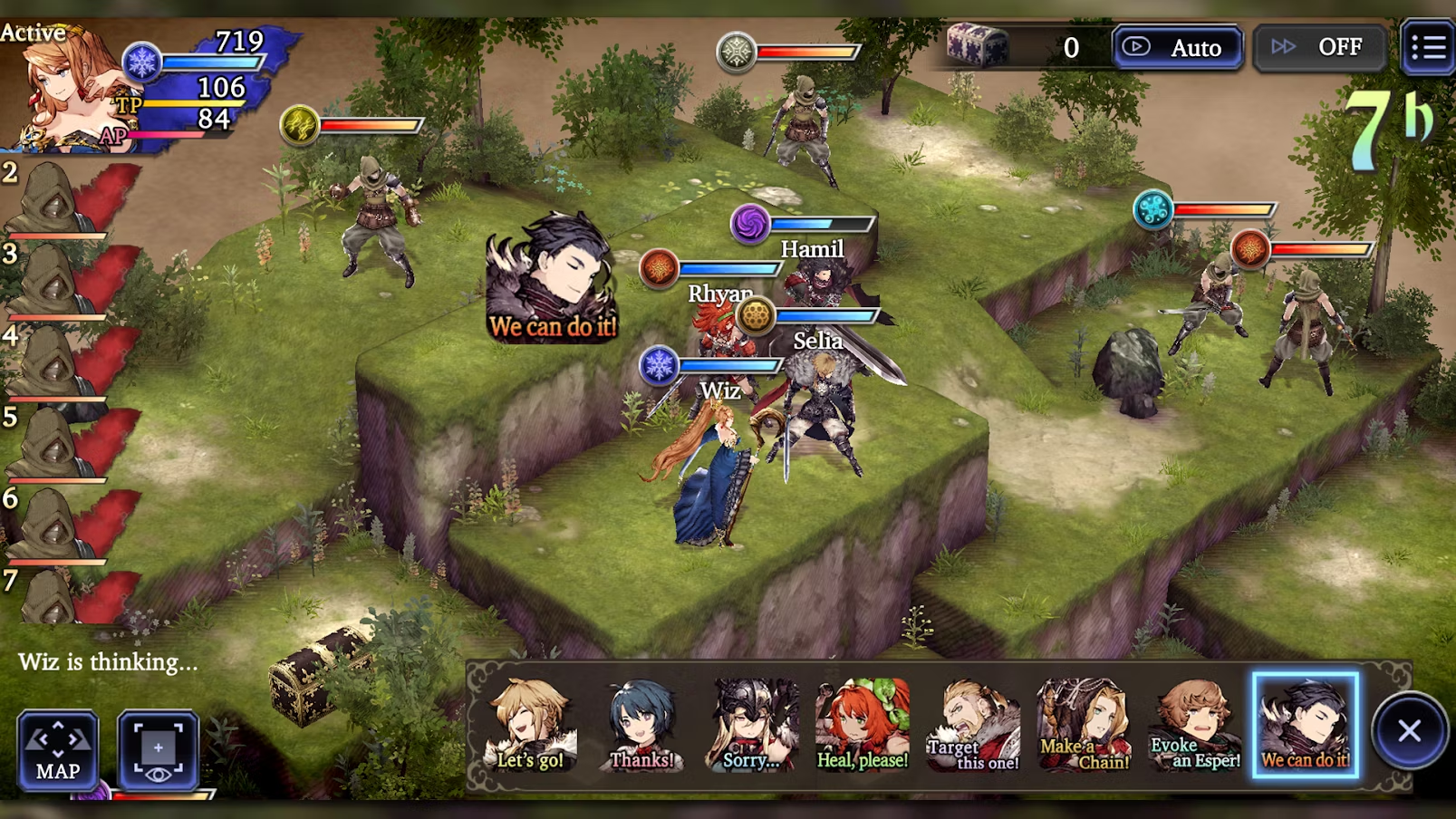Turn on fast-forward by tapping OFF
1456x819 pixels.
coord(1319,47)
